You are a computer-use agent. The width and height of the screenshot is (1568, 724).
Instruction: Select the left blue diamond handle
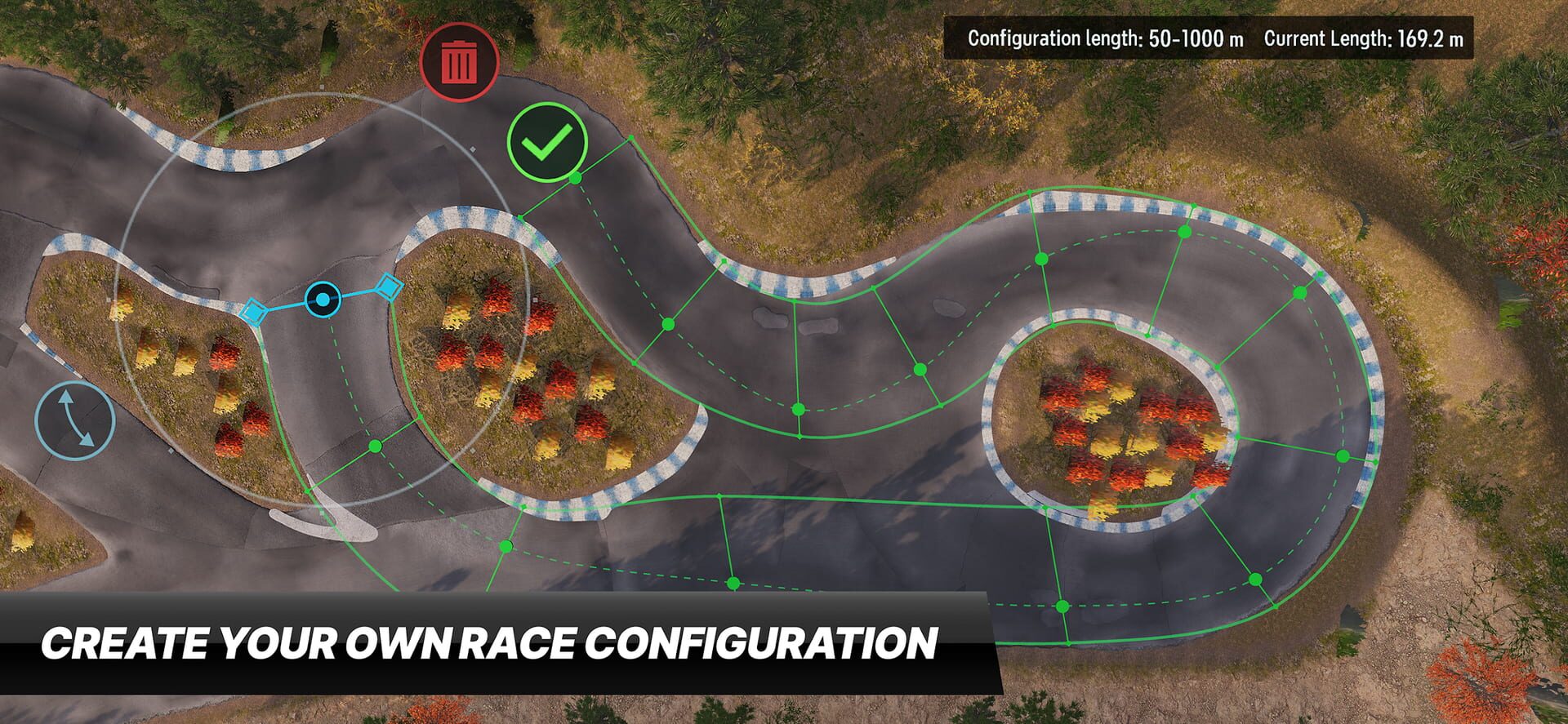coord(253,311)
